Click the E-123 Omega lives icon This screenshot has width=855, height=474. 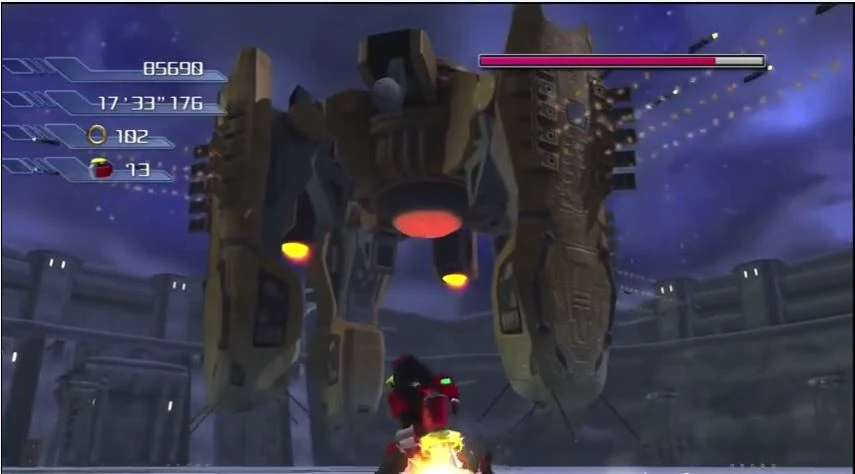100,168
